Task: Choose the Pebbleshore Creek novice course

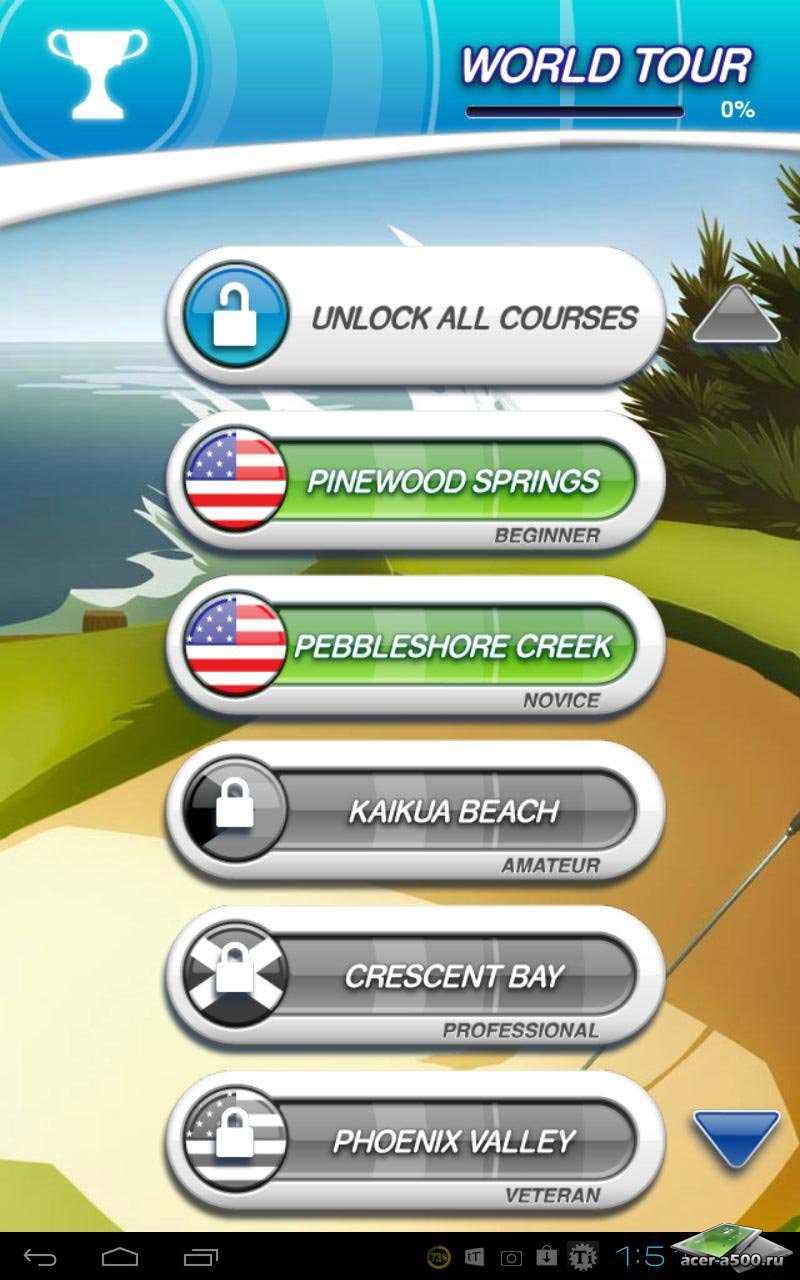Action: pos(415,648)
